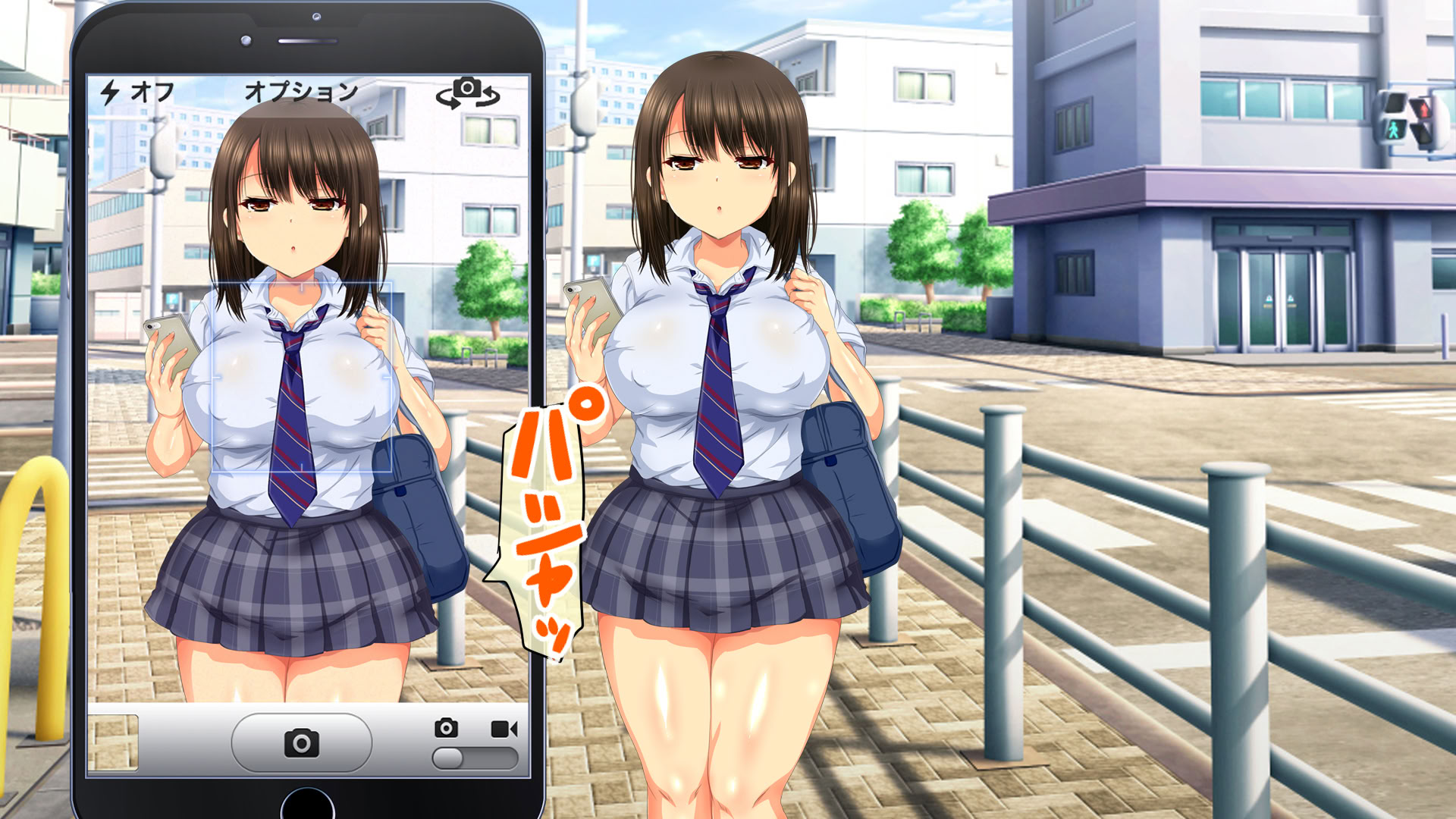Switch camera with the flip icon
Screen dimensions: 1456x819
(467, 93)
